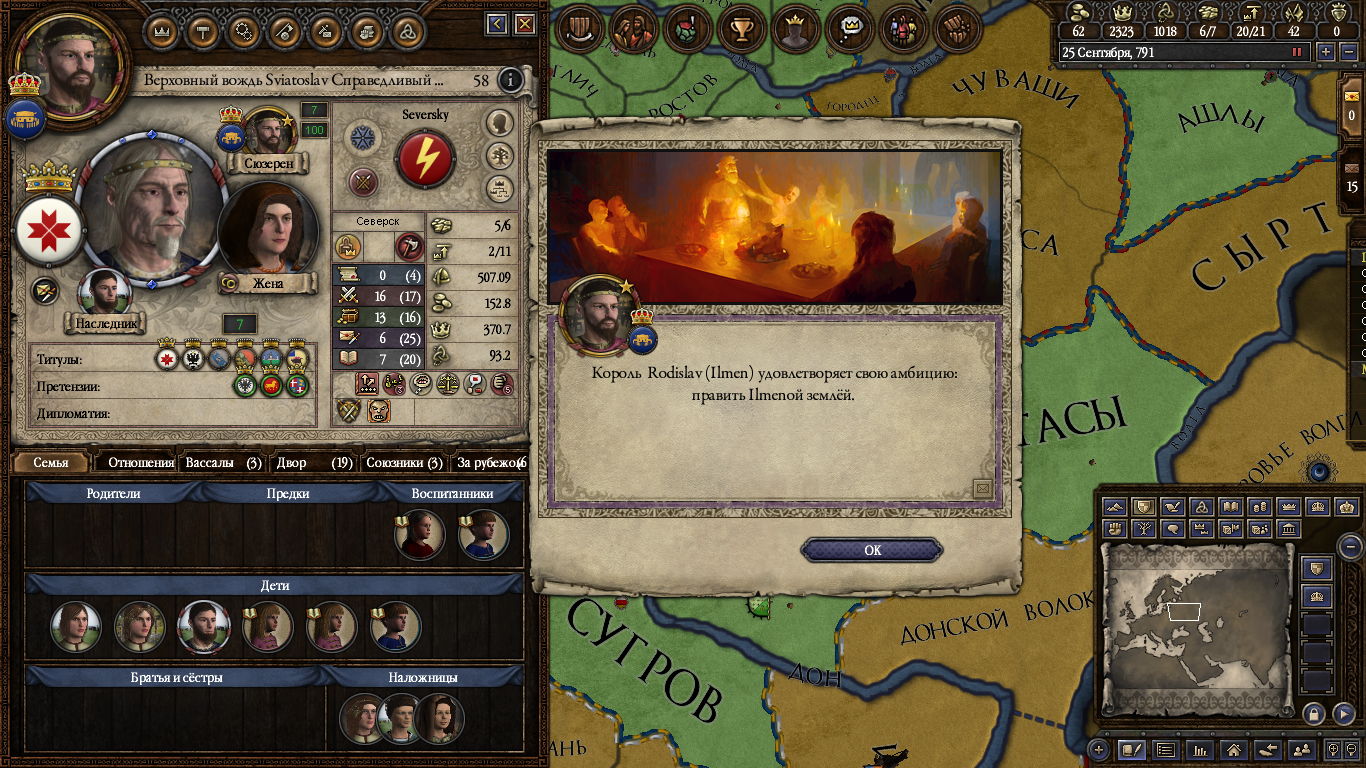
Task: Close the character panel
Action: pos(522,24)
